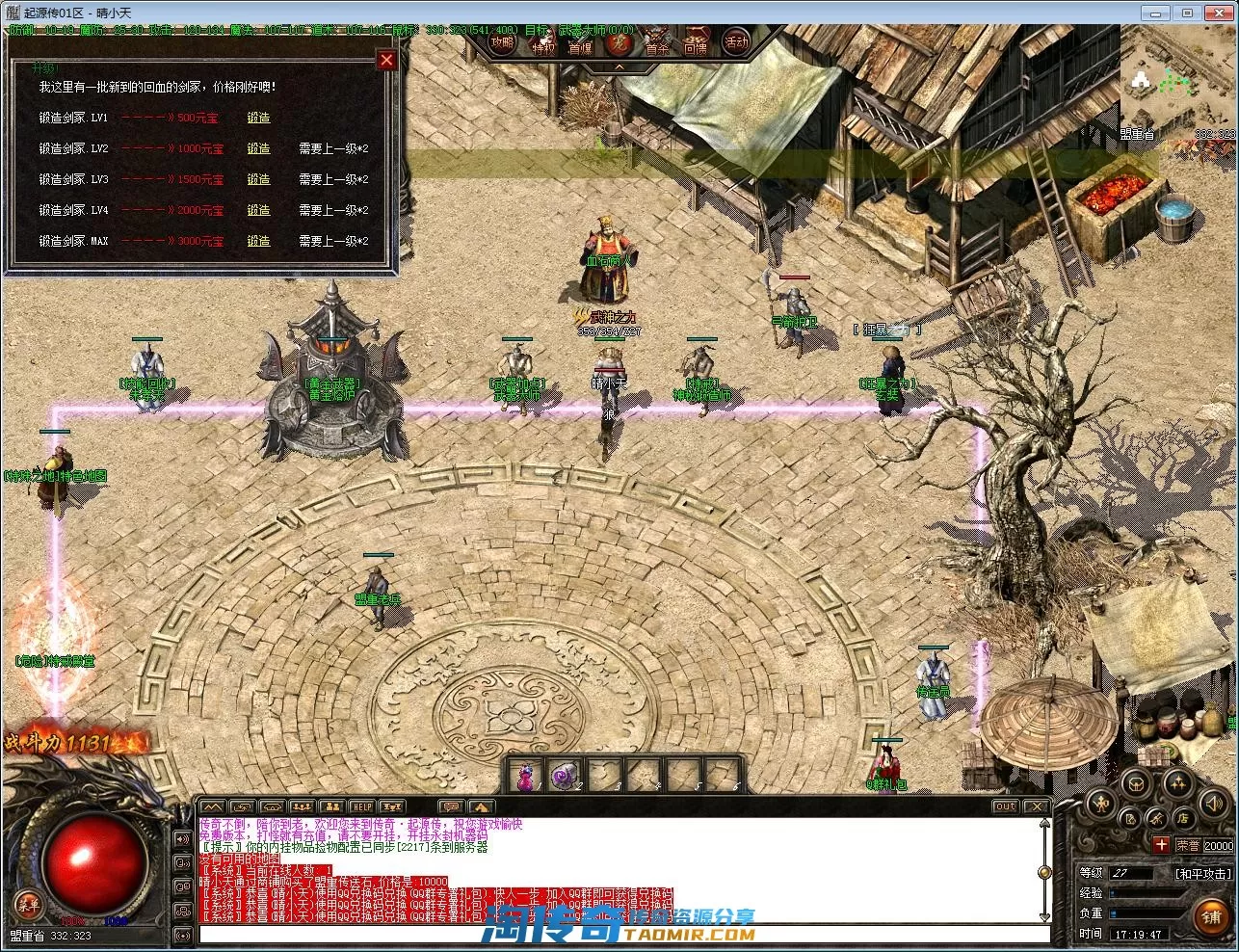Open the red 宠 pet icon
This screenshot has width=1239, height=952.
620,44
